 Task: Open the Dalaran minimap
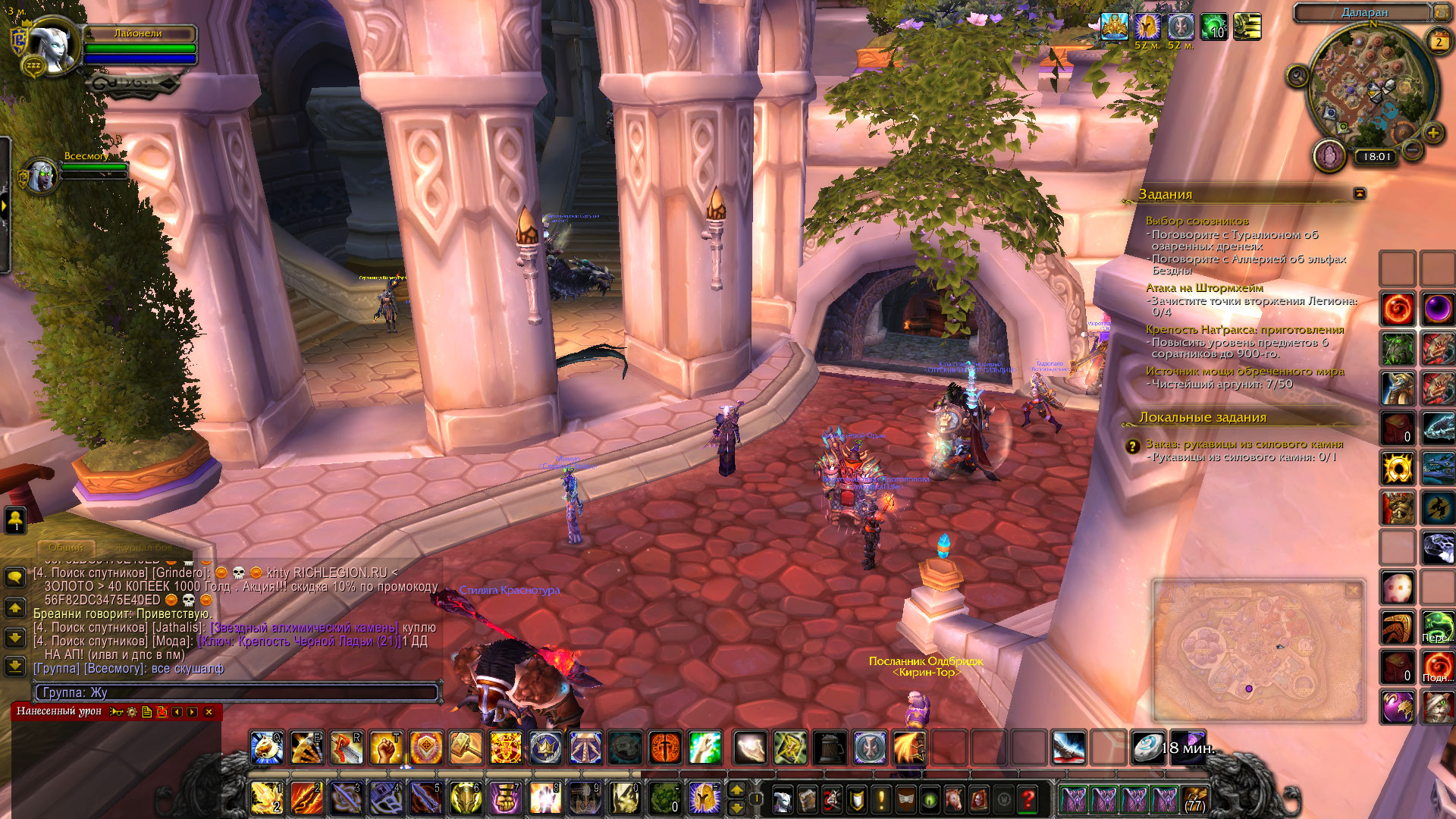pos(1373,85)
